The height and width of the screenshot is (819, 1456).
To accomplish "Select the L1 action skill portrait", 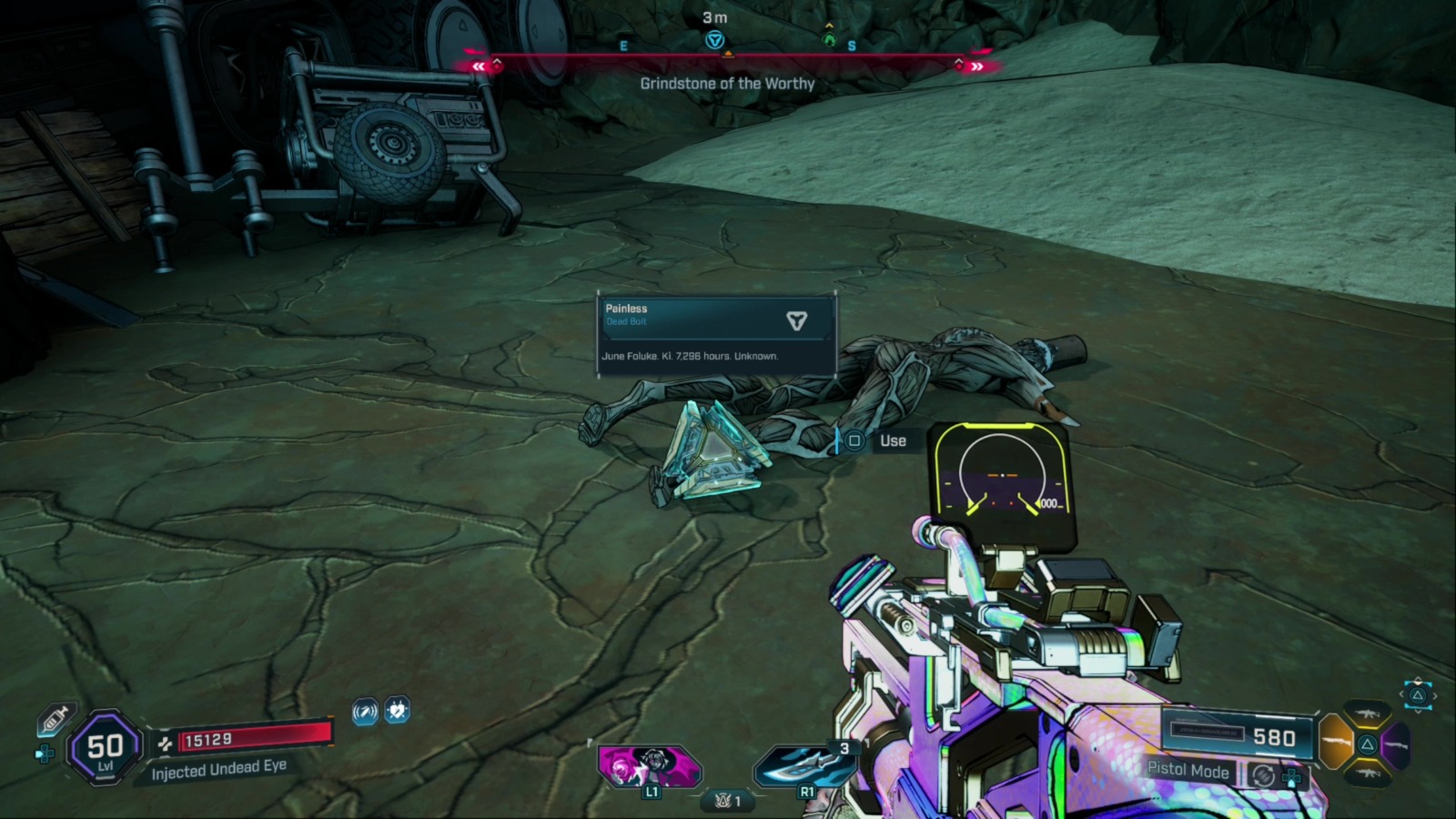I will [650, 767].
